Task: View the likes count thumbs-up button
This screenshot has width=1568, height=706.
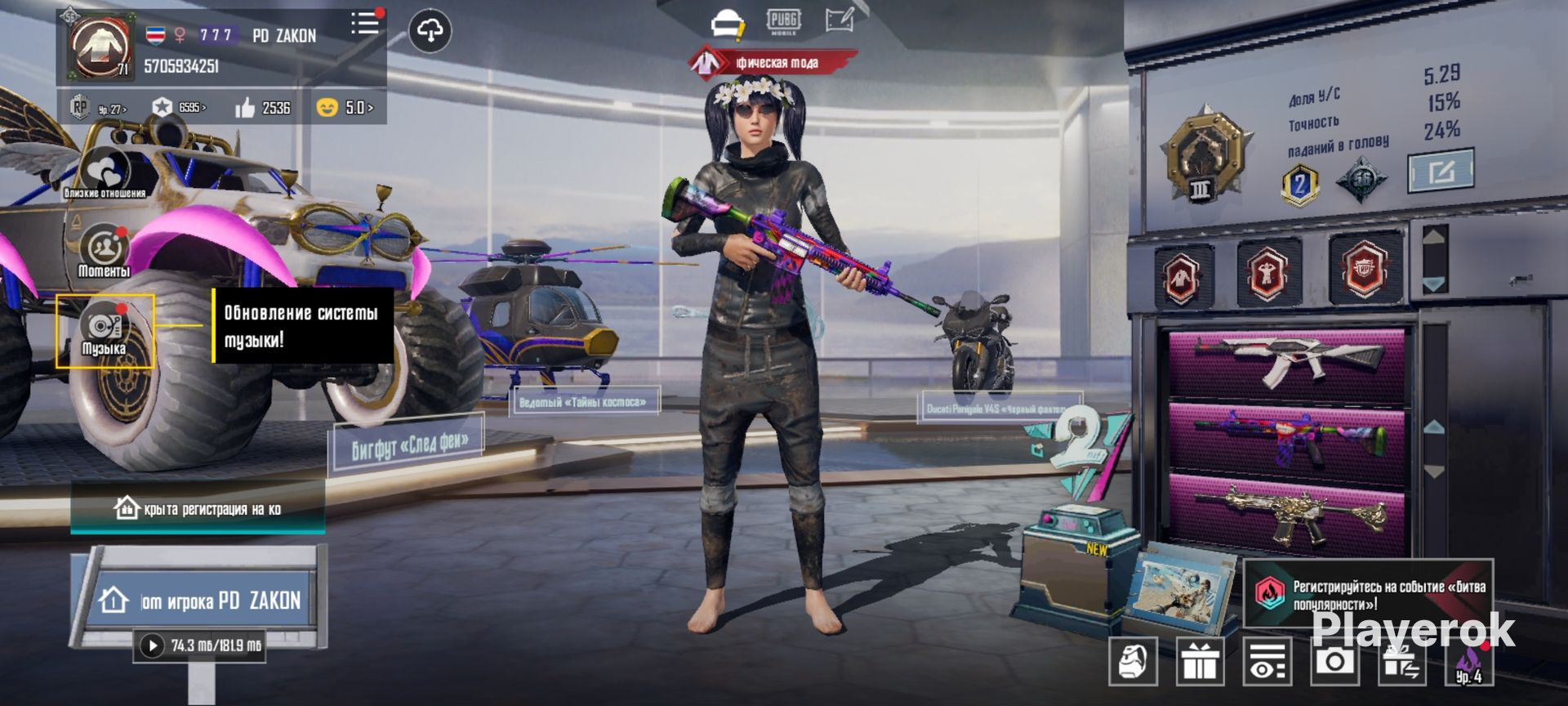Action: [263, 108]
